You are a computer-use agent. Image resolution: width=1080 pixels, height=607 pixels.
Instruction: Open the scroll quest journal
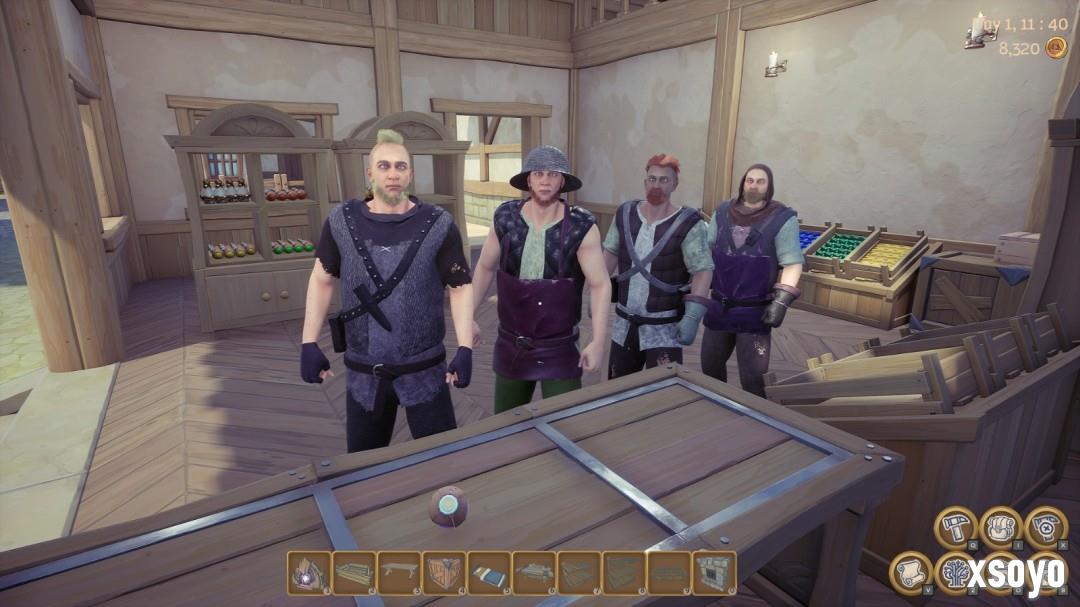pyautogui.click(x=910, y=572)
